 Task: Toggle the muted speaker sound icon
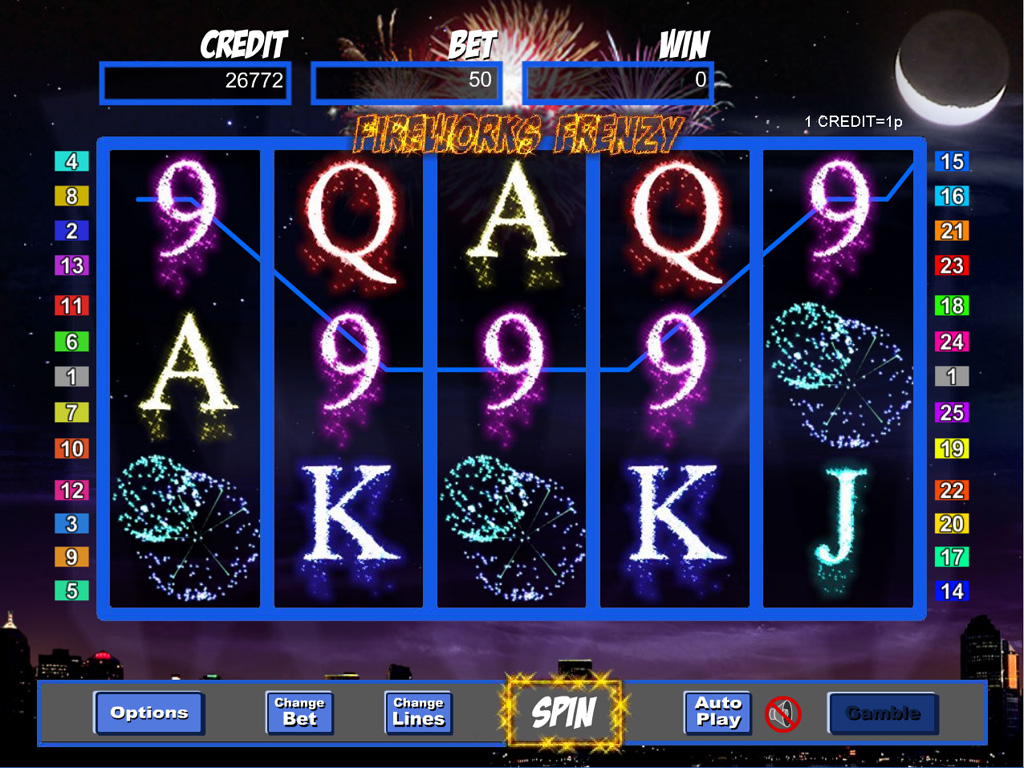[783, 713]
